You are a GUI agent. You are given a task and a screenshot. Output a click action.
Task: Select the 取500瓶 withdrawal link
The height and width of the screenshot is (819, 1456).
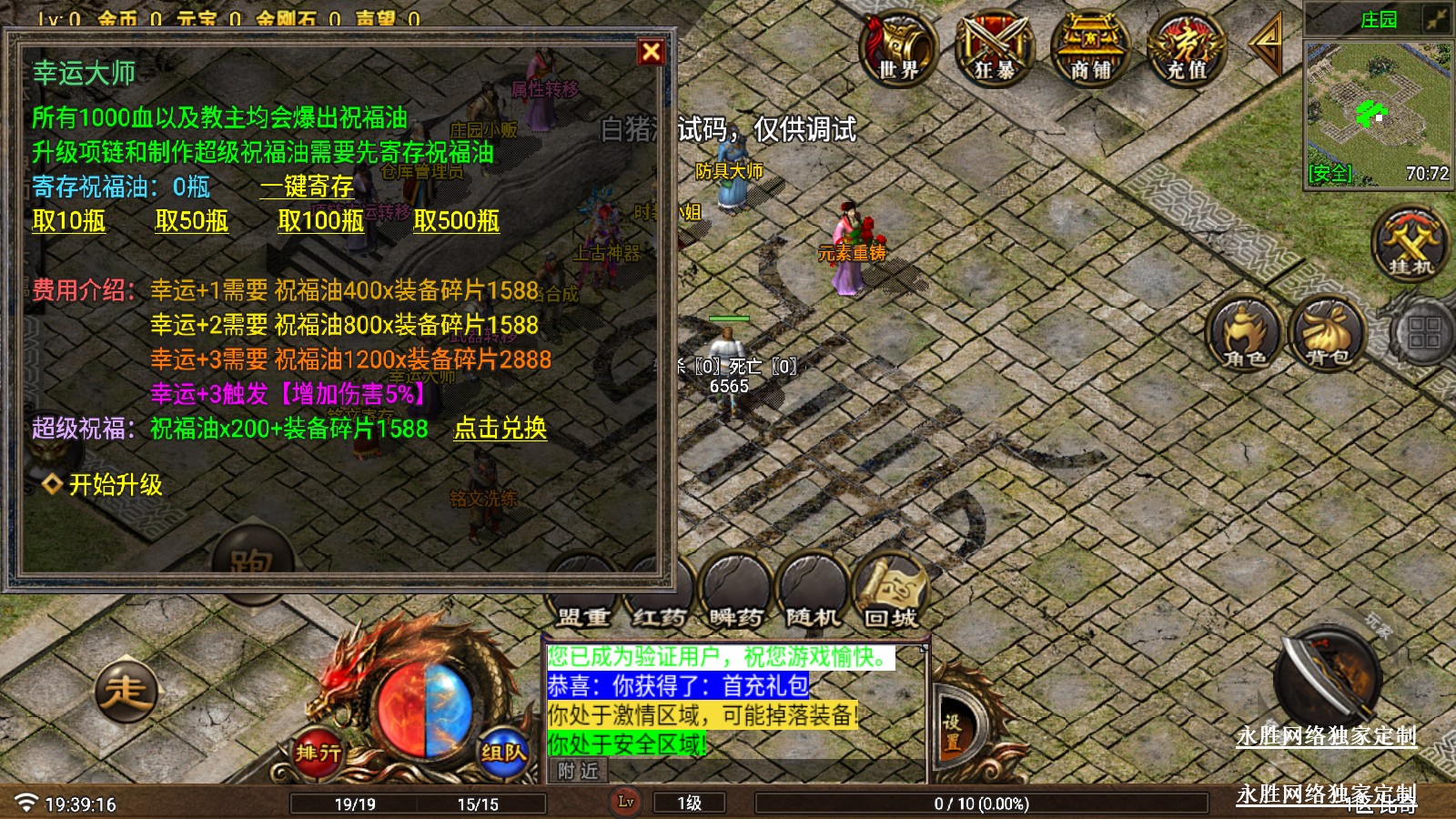click(457, 221)
